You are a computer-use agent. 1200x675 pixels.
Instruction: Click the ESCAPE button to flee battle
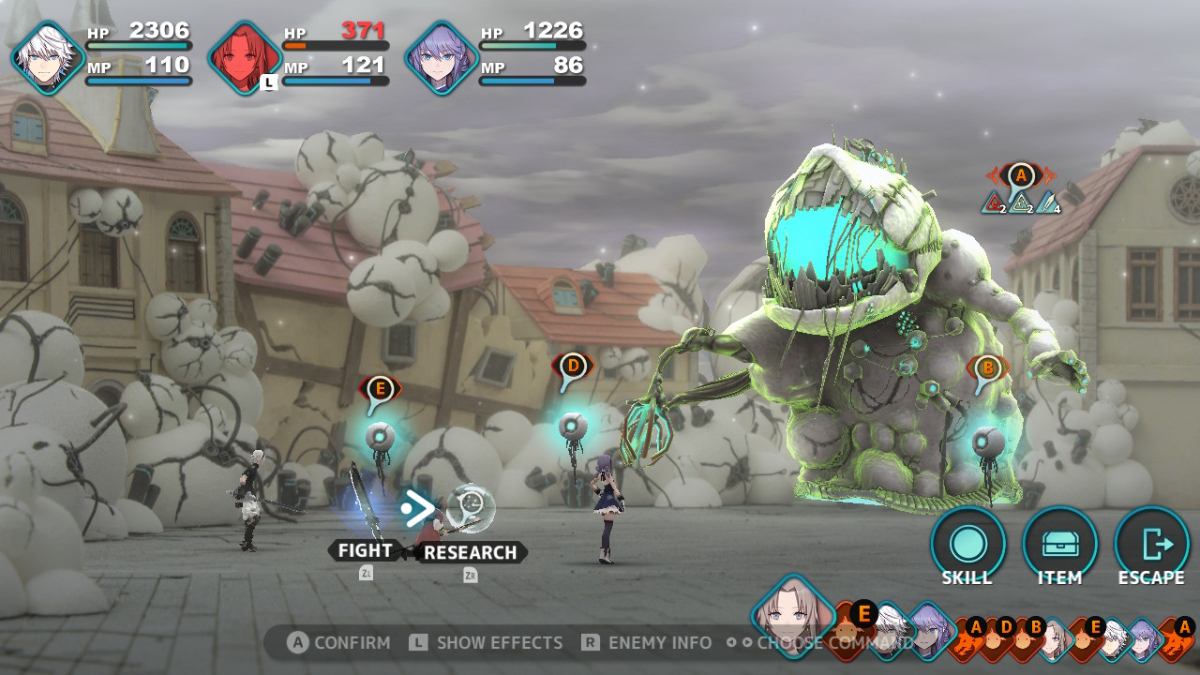(x=1151, y=545)
